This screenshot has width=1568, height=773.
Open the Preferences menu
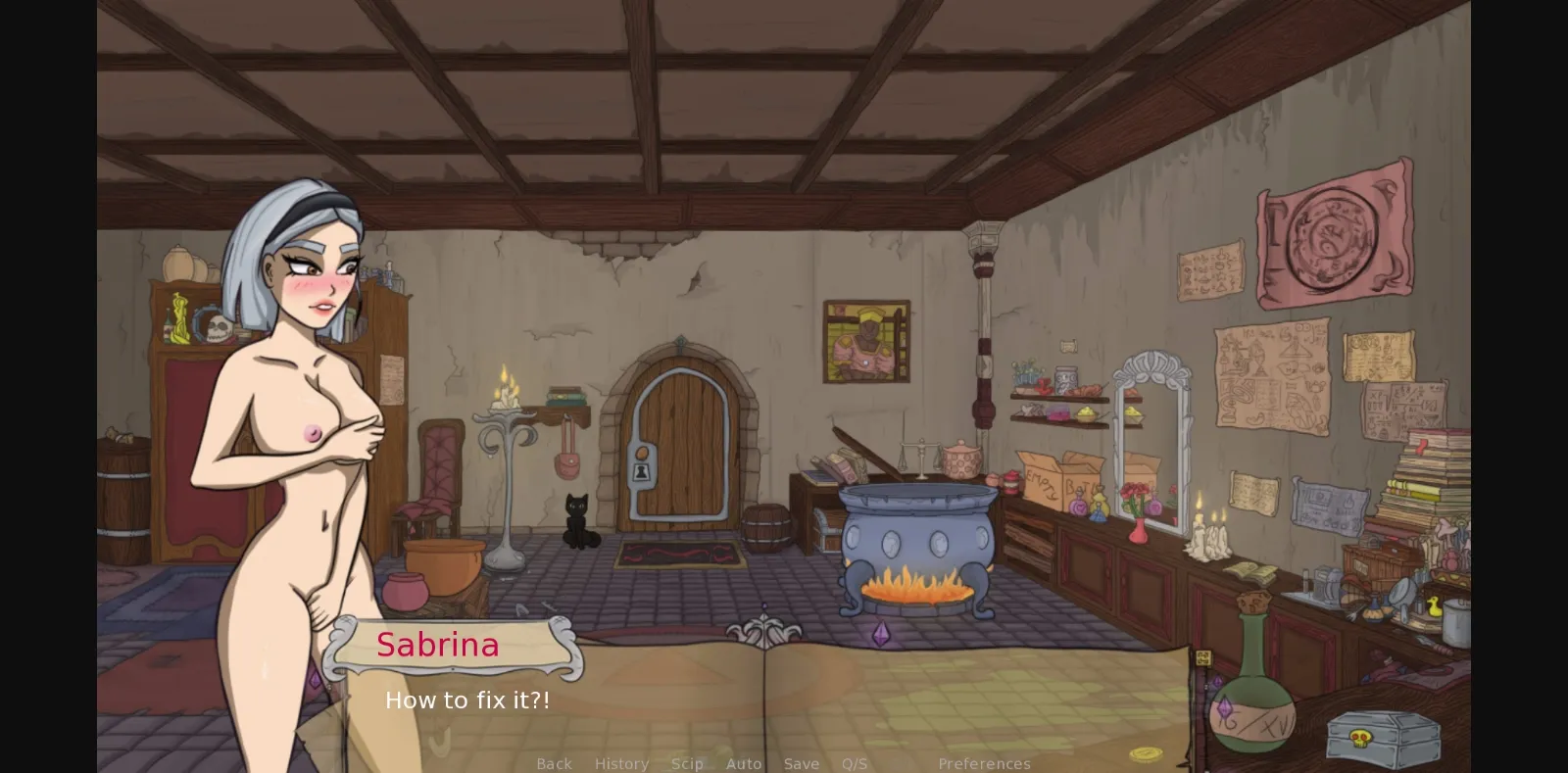983,763
